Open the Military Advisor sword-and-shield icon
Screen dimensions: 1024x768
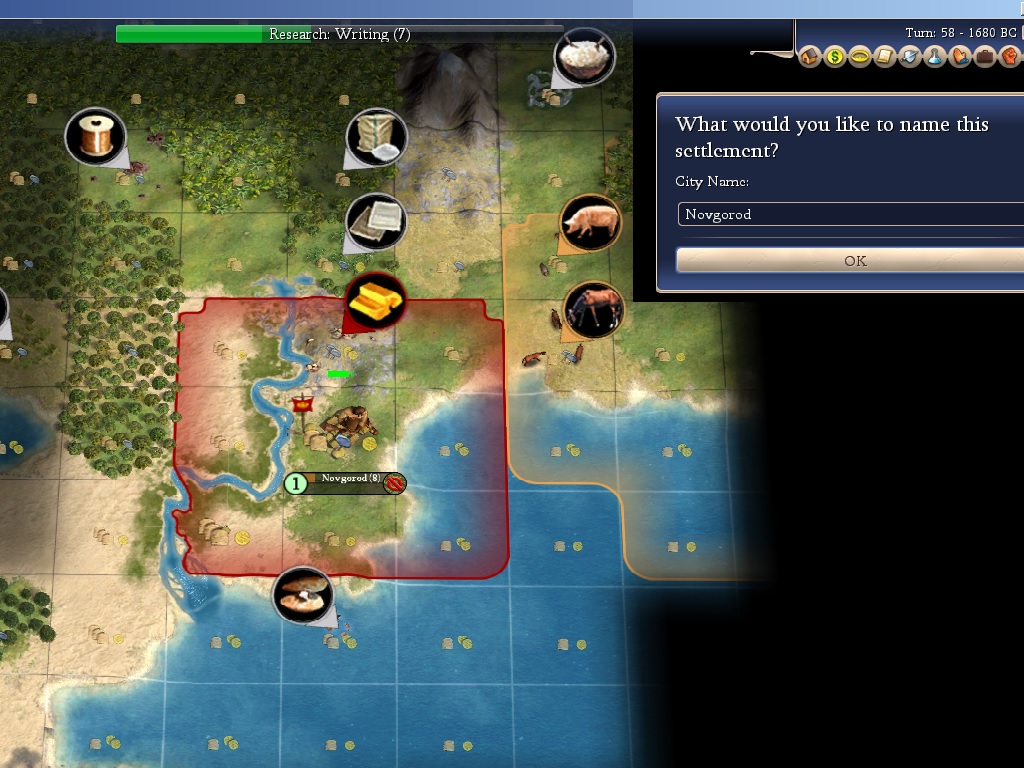tap(909, 57)
